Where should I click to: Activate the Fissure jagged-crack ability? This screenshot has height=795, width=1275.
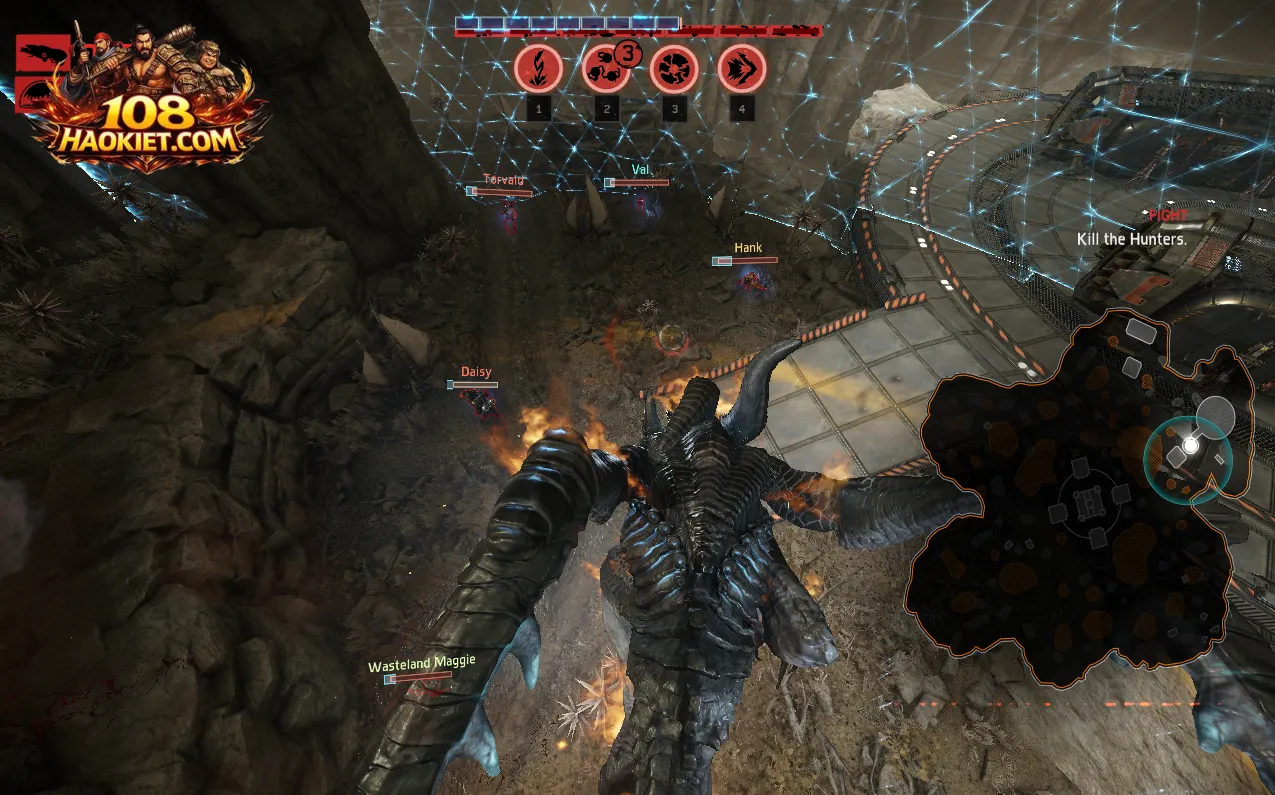tap(538, 69)
